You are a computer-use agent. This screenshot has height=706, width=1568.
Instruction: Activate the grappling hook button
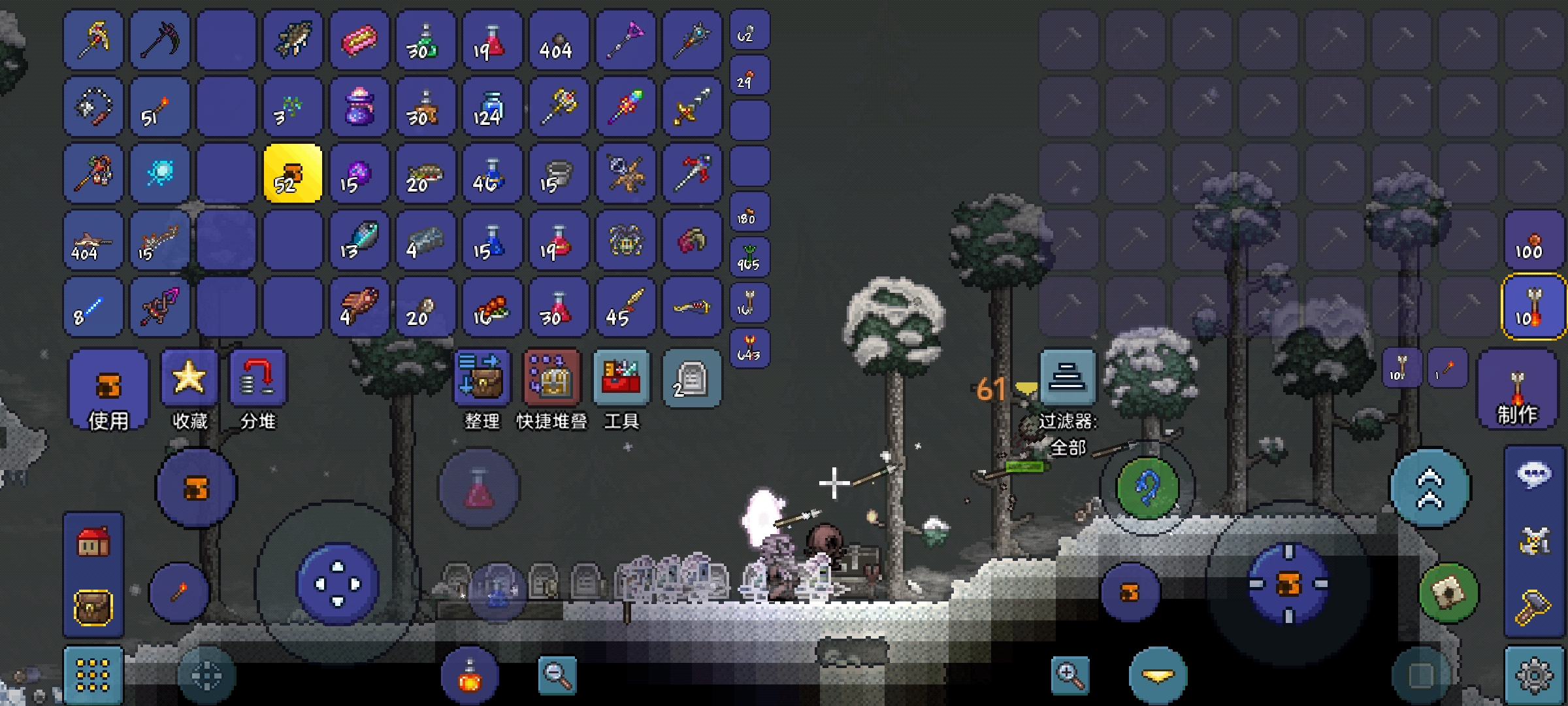pyautogui.click(x=1147, y=488)
